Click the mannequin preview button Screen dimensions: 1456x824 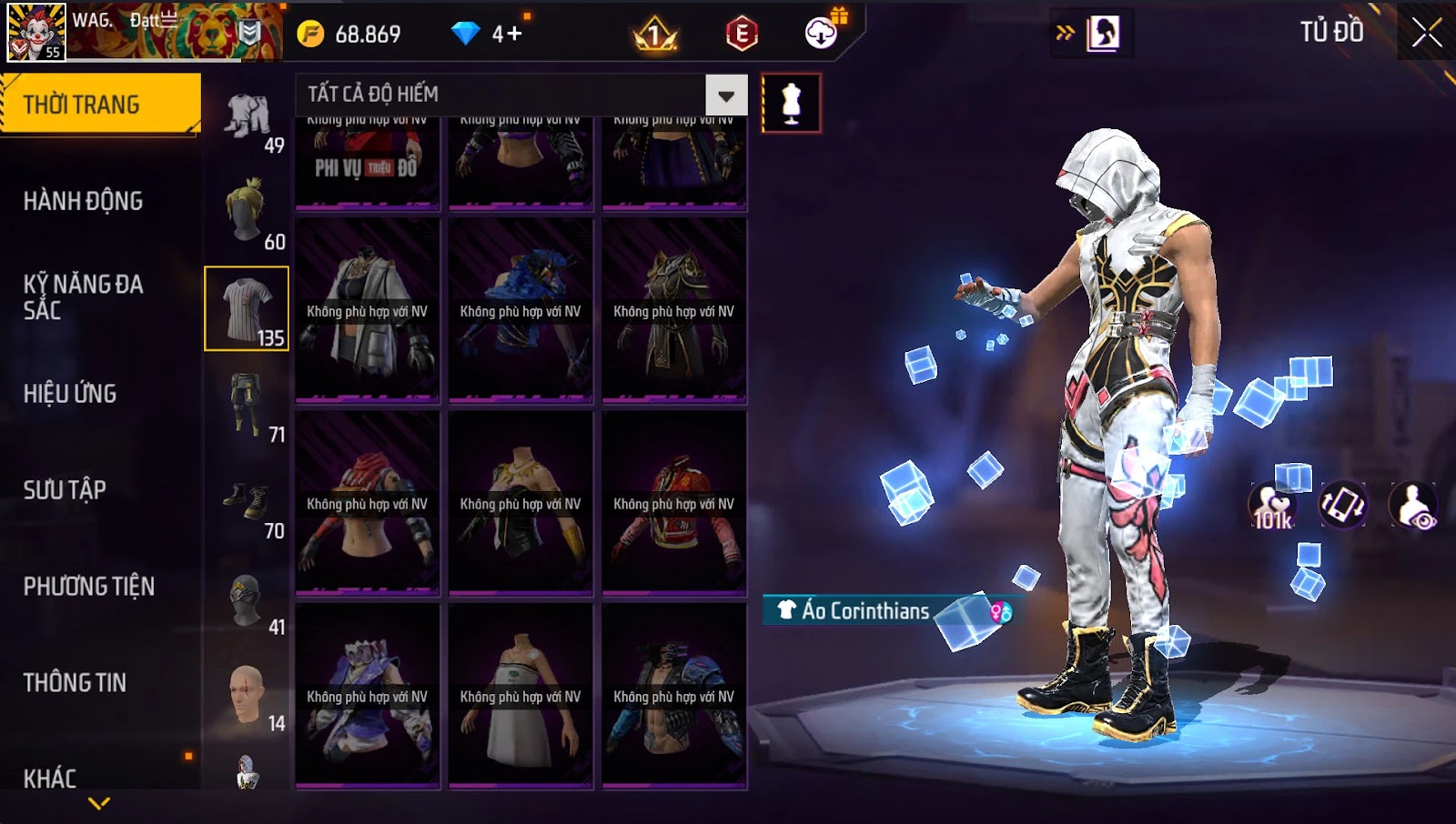point(791,104)
